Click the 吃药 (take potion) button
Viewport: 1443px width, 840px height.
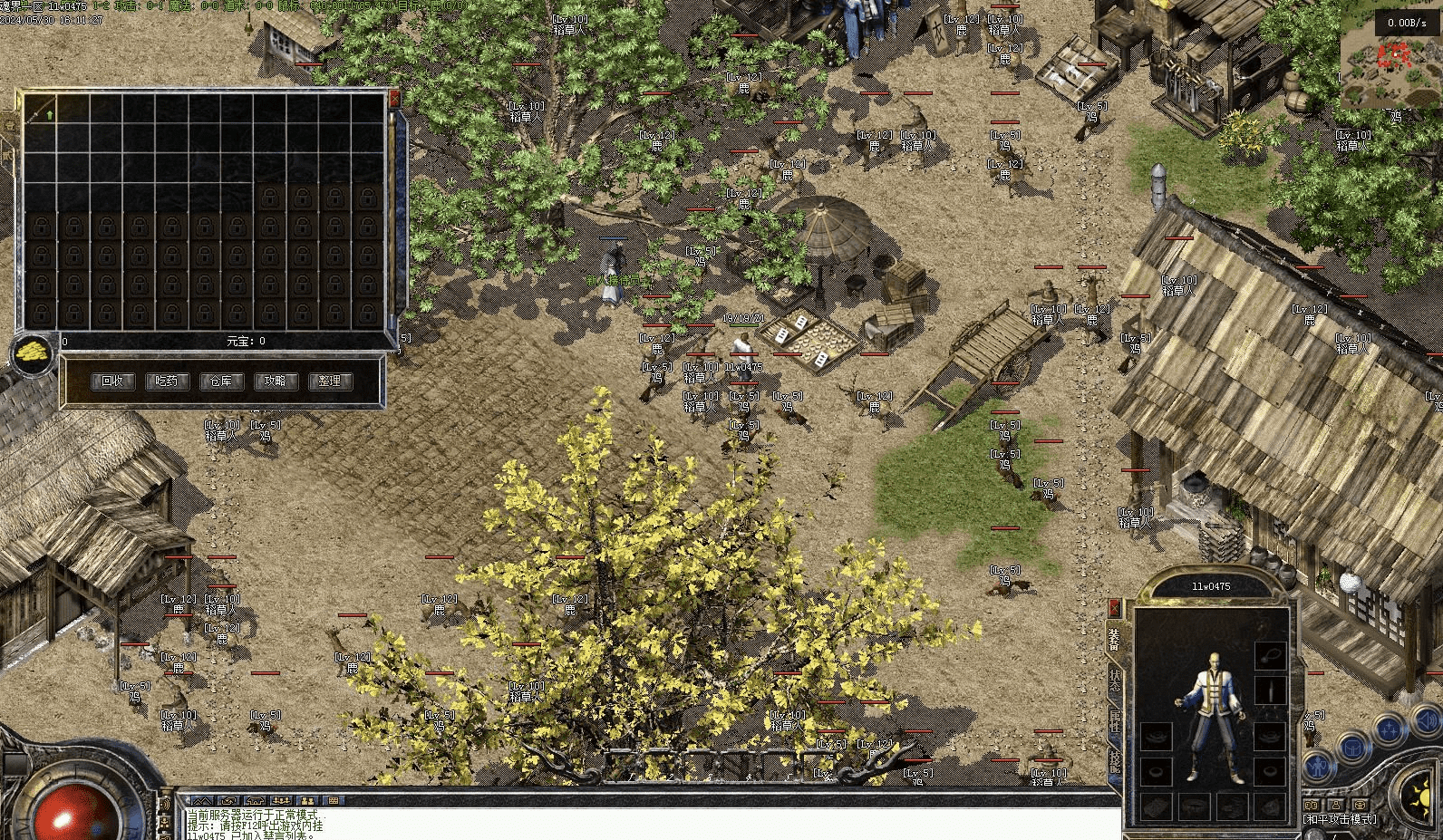pyautogui.click(x=167, y=381)
